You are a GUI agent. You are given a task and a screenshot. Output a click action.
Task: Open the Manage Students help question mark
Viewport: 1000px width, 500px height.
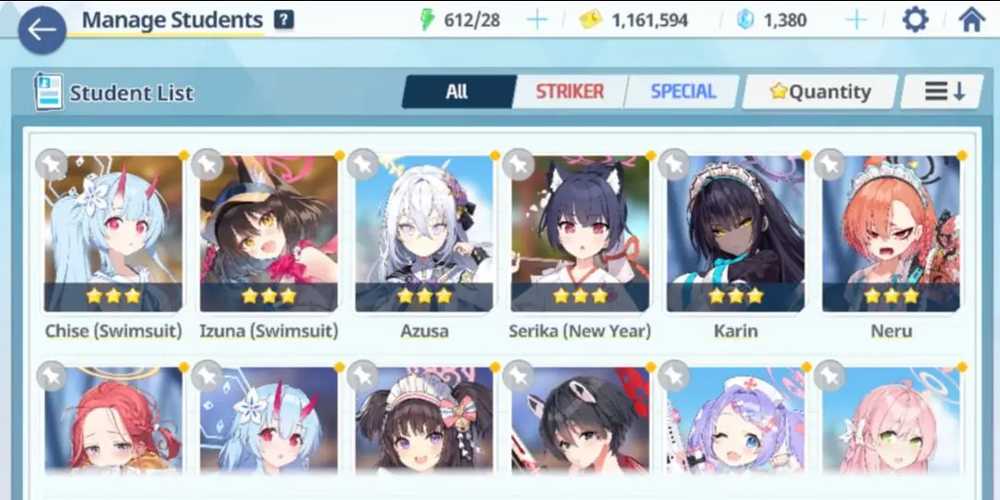(284, 20)
